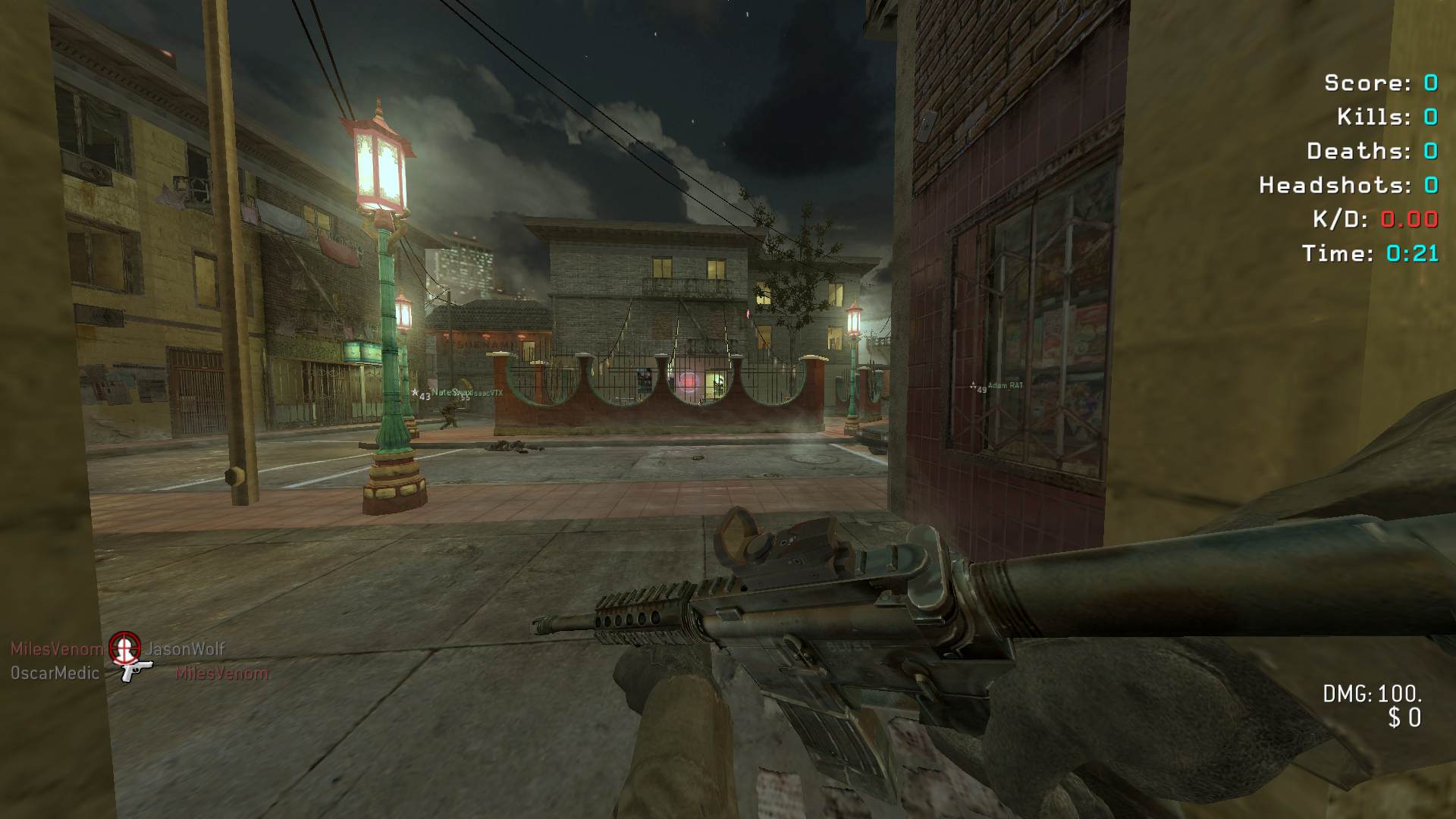Click the pistol icon in the kill feed
Viewport: 1456px width, 819px height.
pos(136,670)
